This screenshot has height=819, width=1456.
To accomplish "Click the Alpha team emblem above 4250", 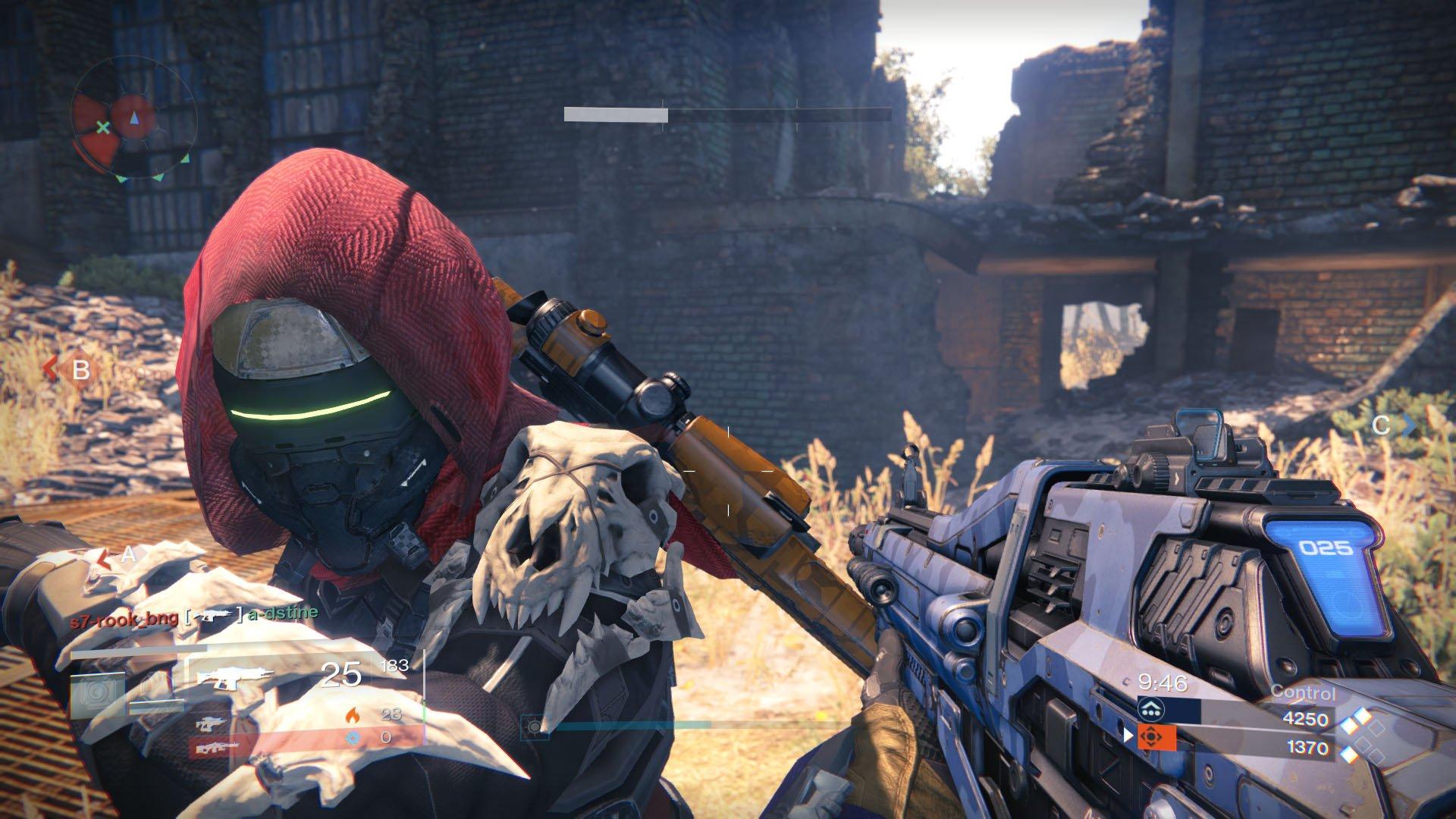I will [x=1151, y=708].
